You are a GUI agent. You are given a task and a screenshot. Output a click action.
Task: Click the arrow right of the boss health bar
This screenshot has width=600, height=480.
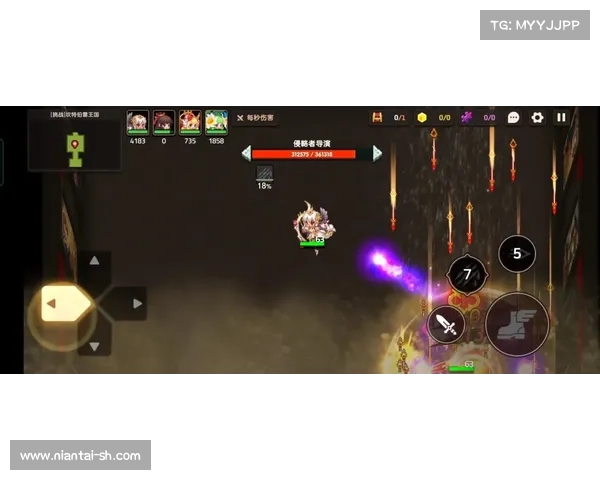(x=377, y=153)
